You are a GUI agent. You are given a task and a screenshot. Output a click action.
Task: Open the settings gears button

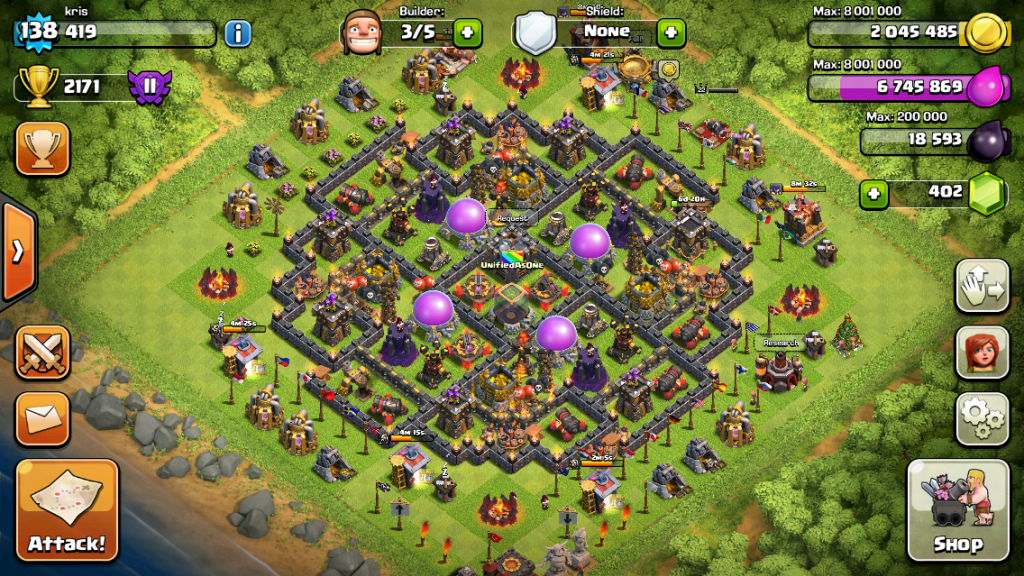[982, 419]
